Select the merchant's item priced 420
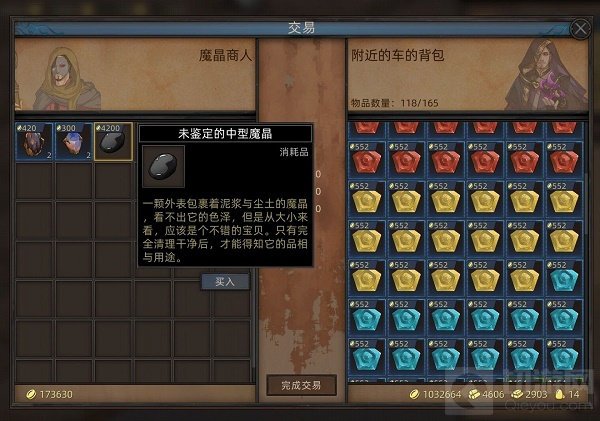 point(34,142)
